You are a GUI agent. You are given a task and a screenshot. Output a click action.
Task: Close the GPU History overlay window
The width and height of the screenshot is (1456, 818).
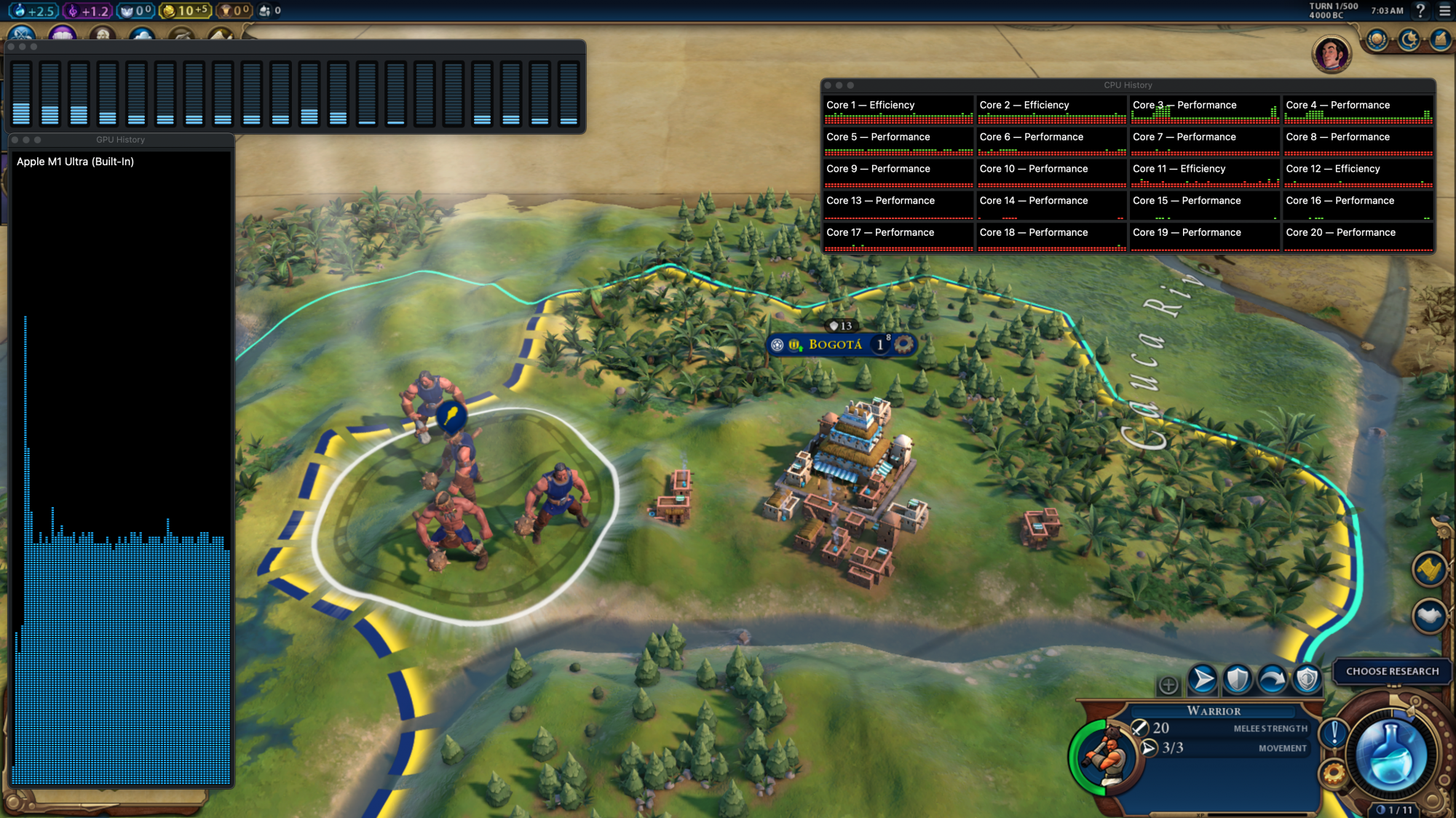pos(15,140)
